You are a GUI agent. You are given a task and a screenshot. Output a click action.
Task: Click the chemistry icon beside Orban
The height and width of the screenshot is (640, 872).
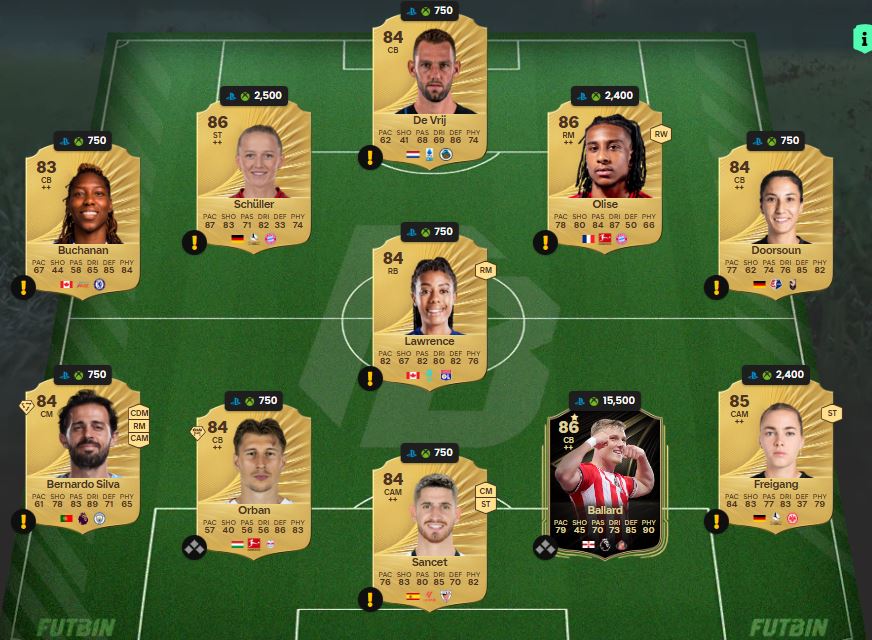point(194,547)
